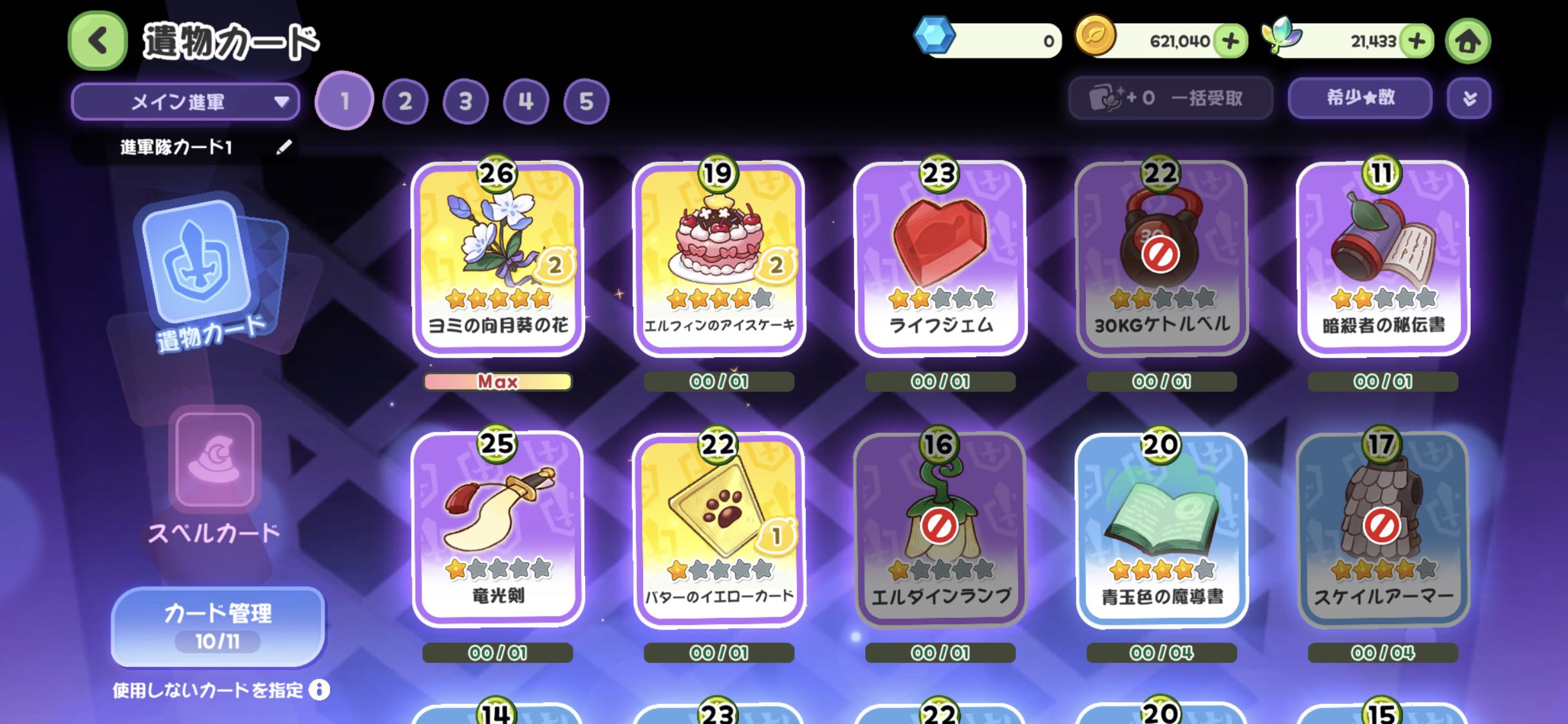The image size is (1568, 724).
Task: Choose the 暗殺者の秘伝書 card
Action: coord(1383,257)
